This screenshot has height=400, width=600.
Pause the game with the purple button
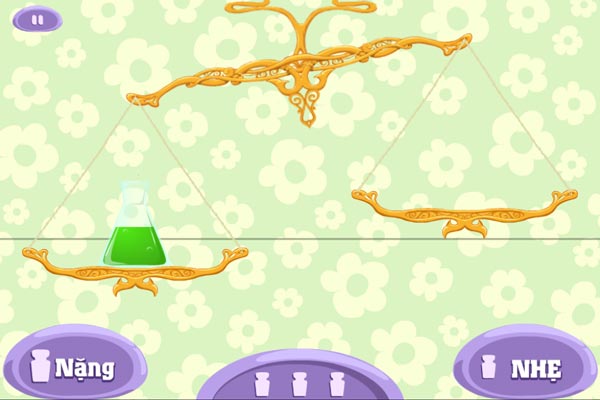pyautogui.click(x=37, y=18)
